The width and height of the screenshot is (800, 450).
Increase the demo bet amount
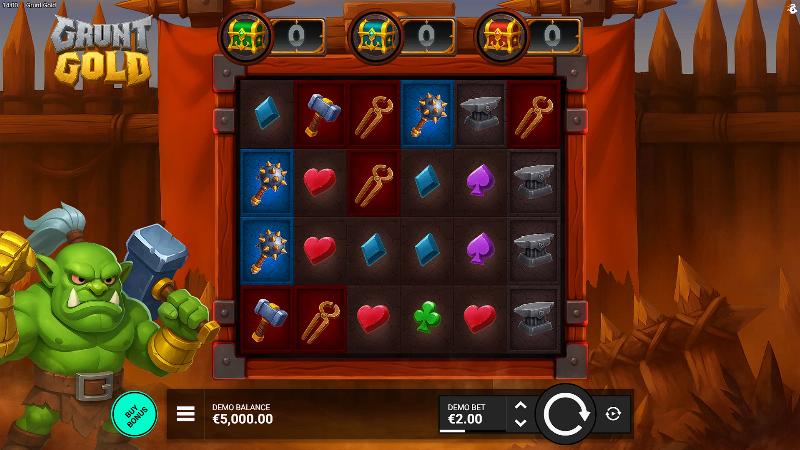(520, 405)
